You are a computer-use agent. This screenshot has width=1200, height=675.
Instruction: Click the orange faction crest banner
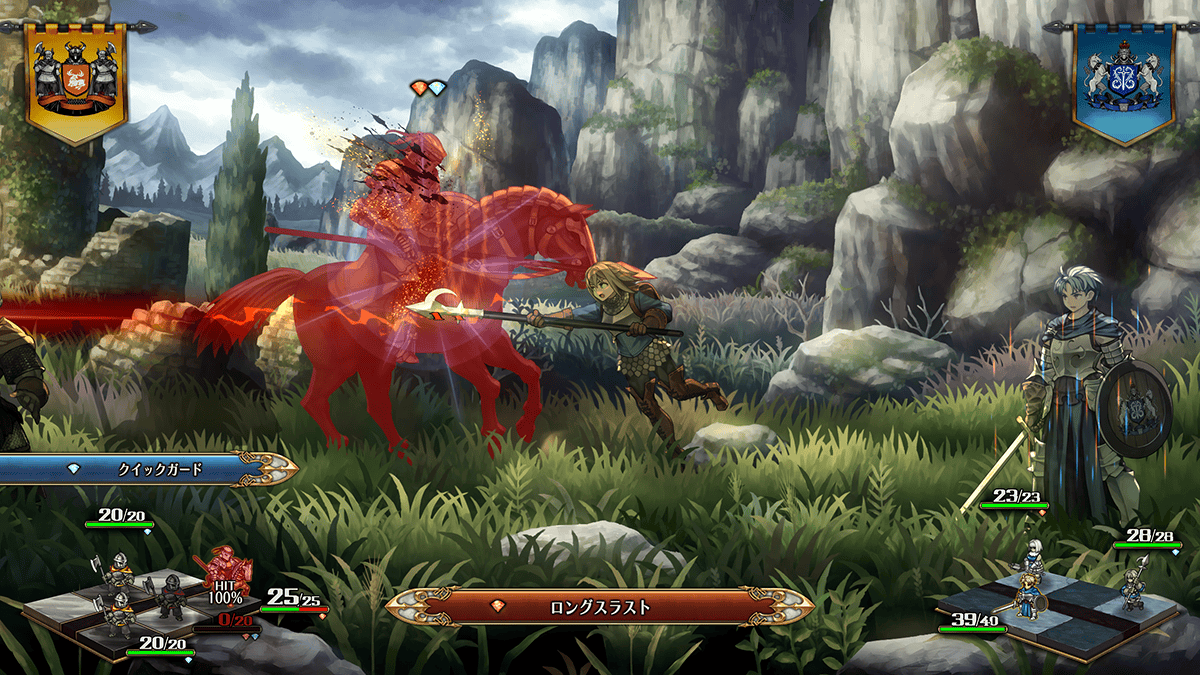coord(76,79)
